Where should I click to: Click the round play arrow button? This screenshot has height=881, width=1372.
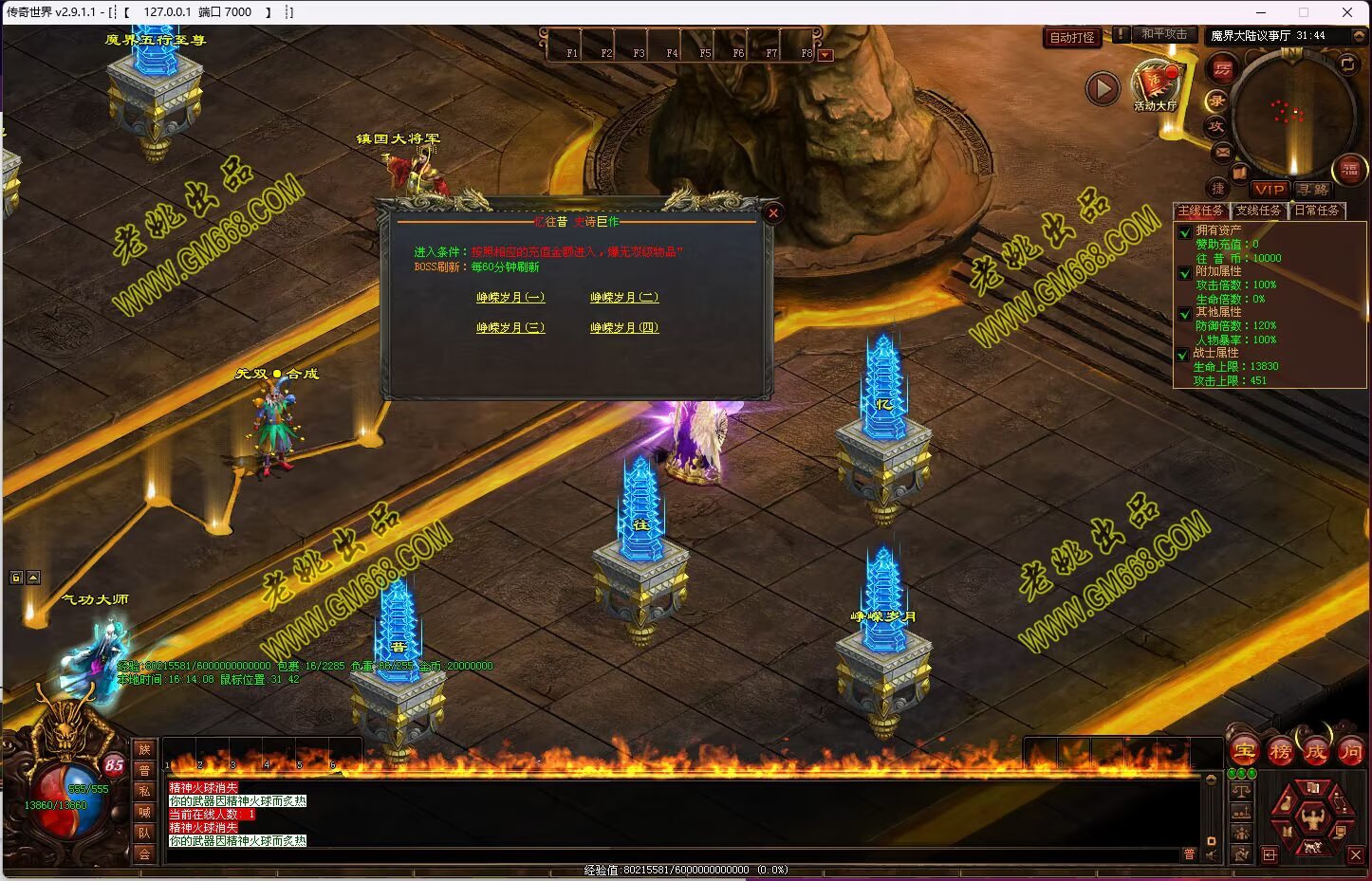(x=1103, y=89)
